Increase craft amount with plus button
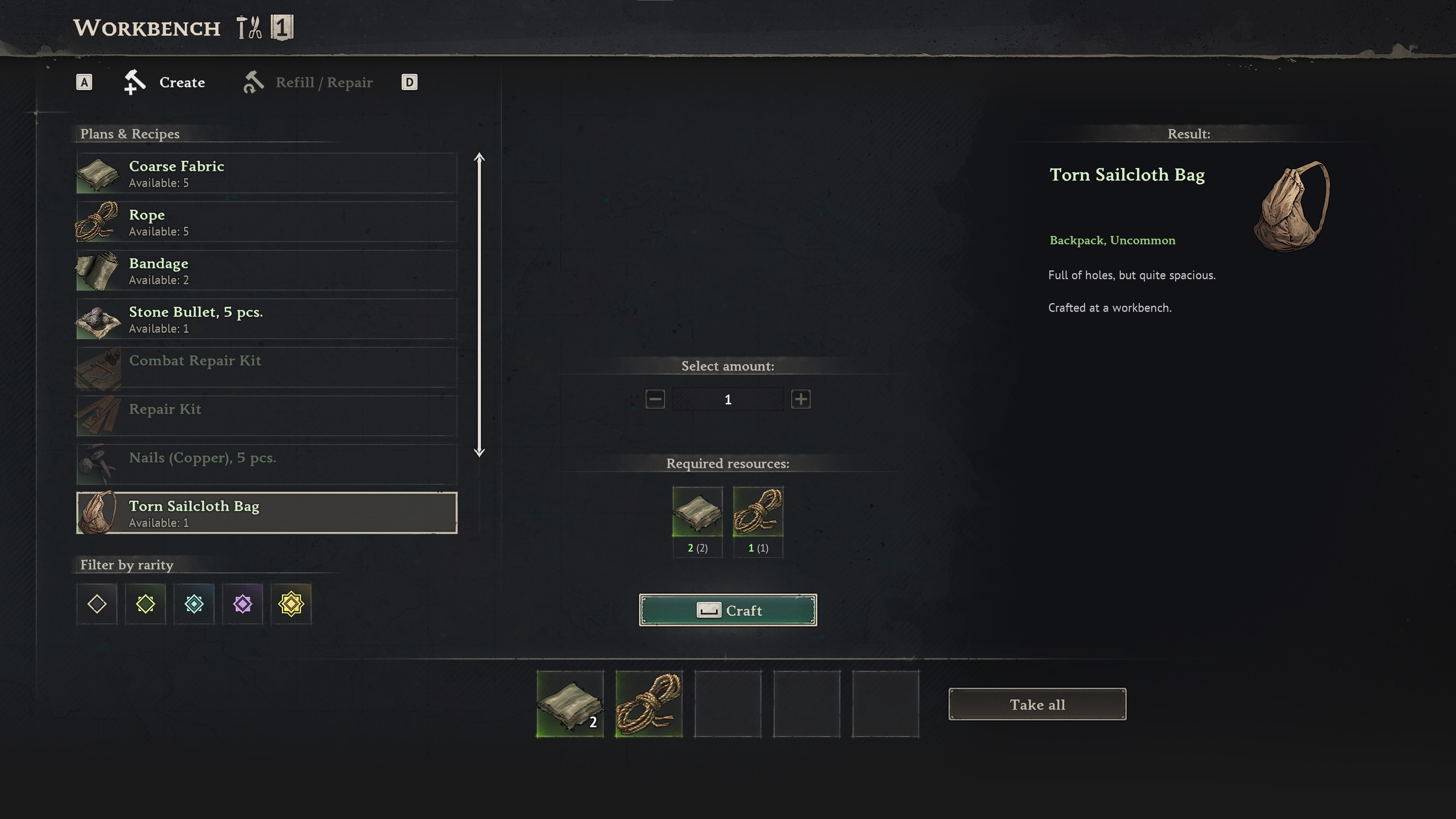1456x819 pixels. coord(800,399)
